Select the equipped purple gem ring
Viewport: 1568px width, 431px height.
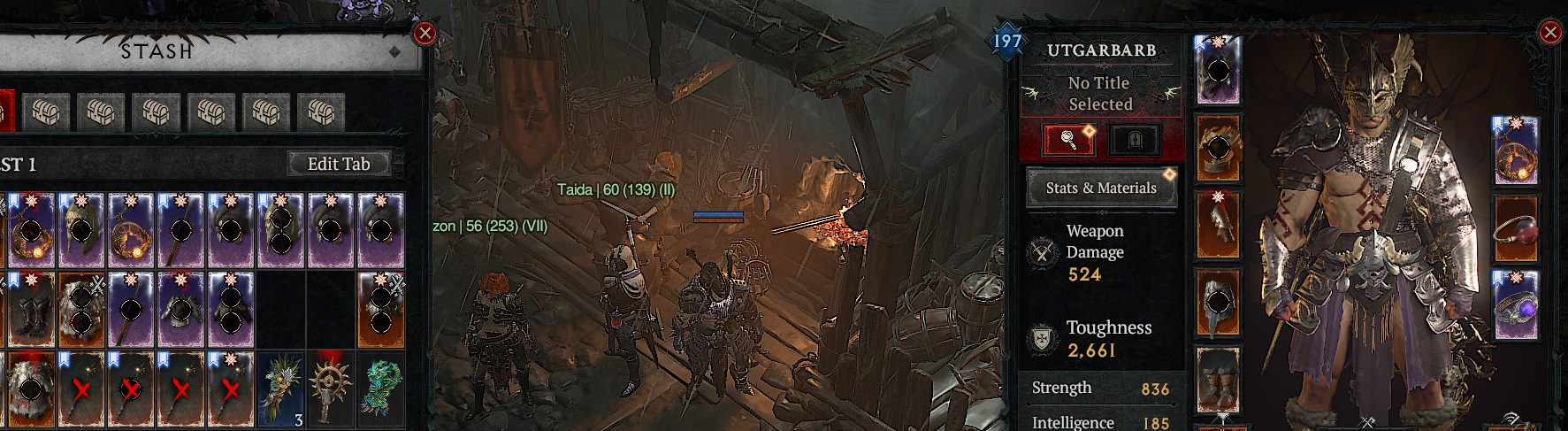tap(1516, 304)
